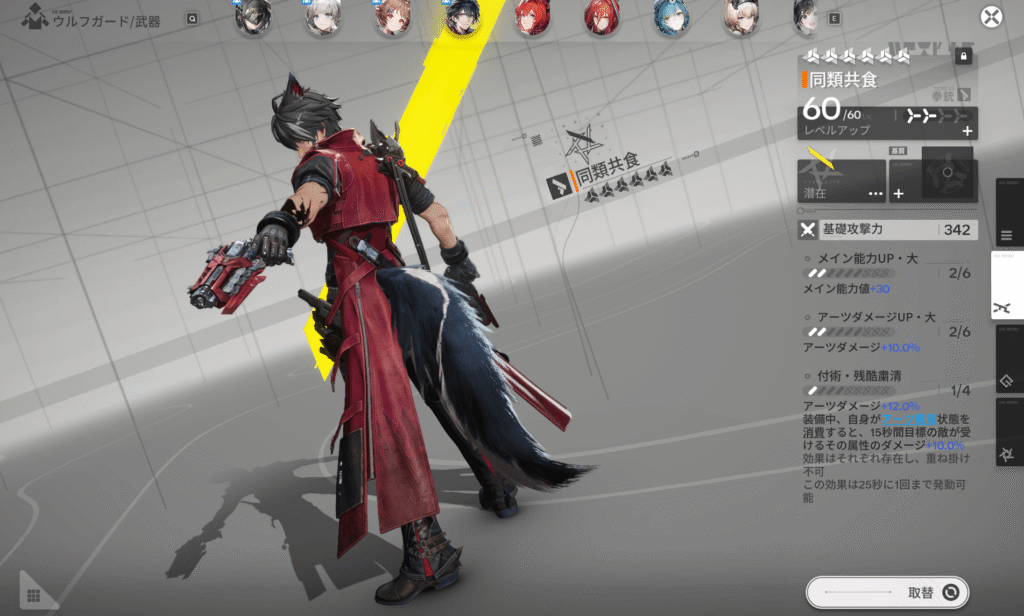Screen dimensions: 1024x616
Task: Toggle the weapon lock icon
Action: coord(964,57)
